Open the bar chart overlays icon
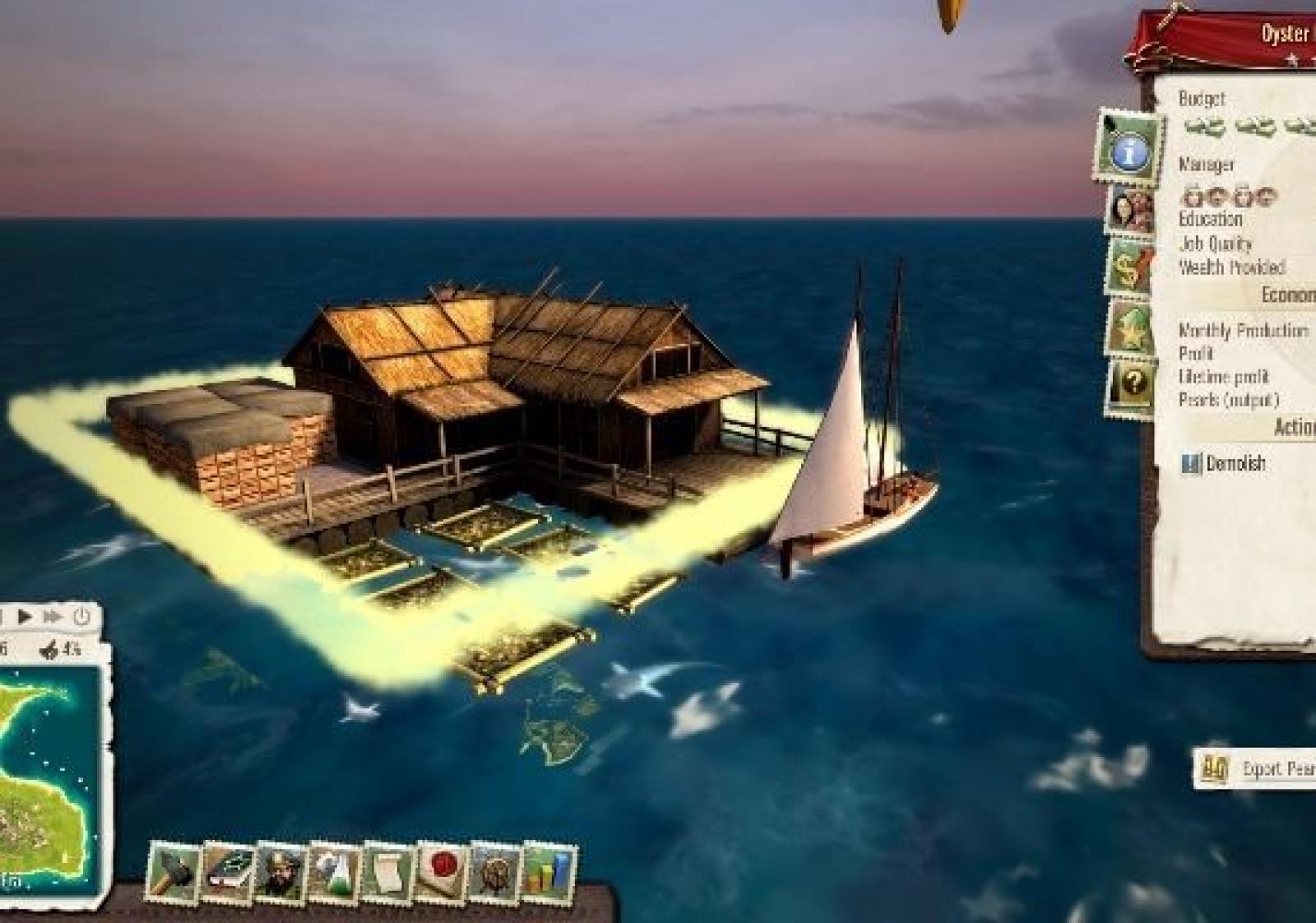This screenshot has height=923, width=1316. tap(549, 873)
